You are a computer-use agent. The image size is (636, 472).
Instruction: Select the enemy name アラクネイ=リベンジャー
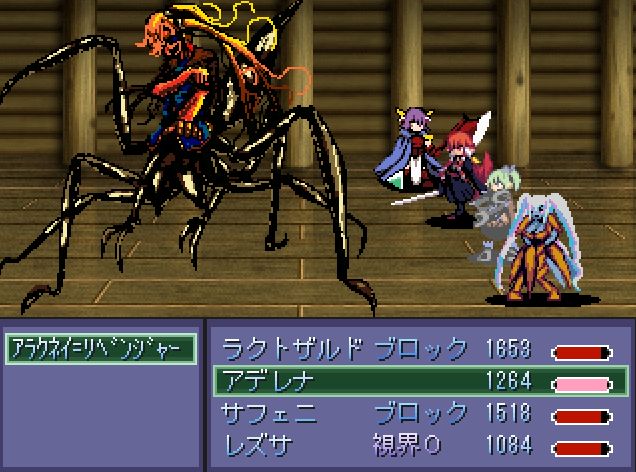(101, 348)
